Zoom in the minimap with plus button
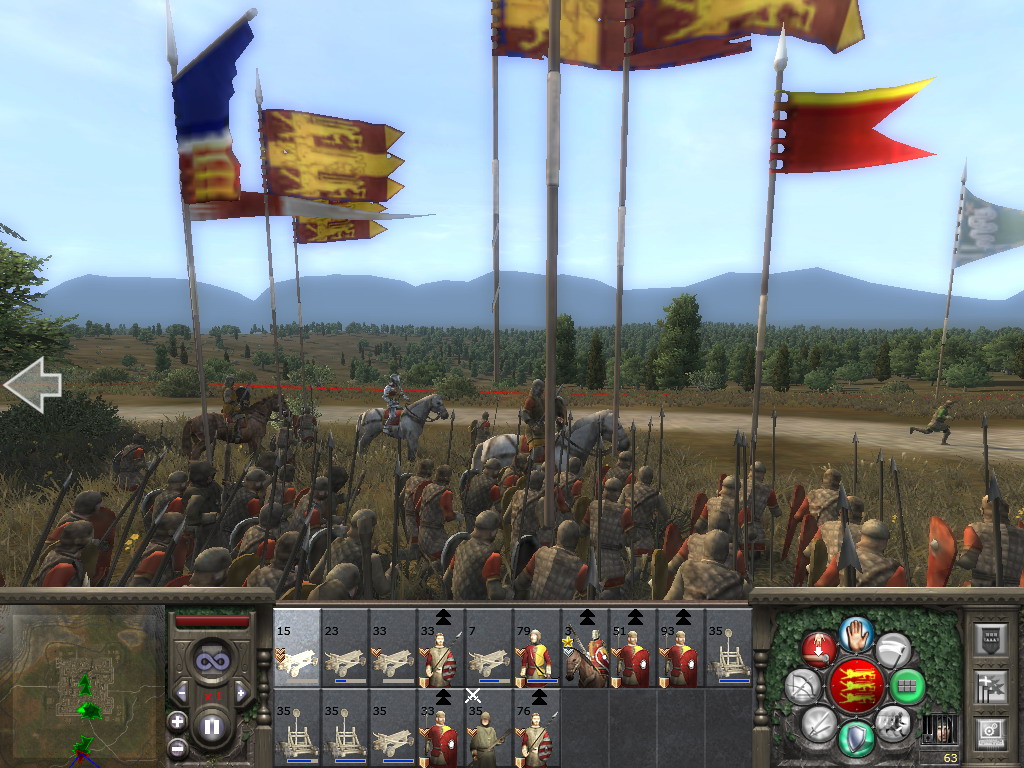 coord(177,721)
